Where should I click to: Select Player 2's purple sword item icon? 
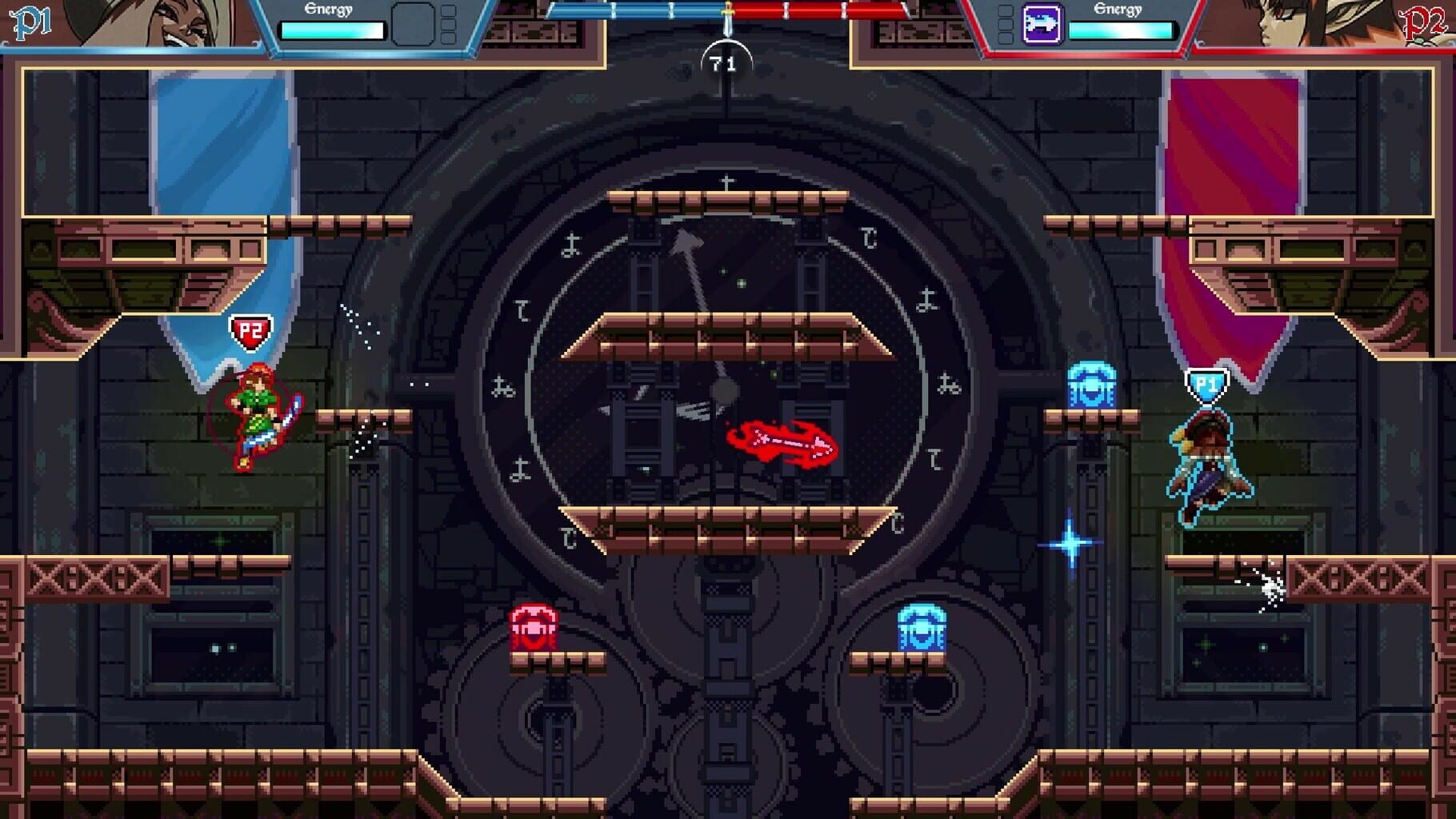[x=1043, y=25]
